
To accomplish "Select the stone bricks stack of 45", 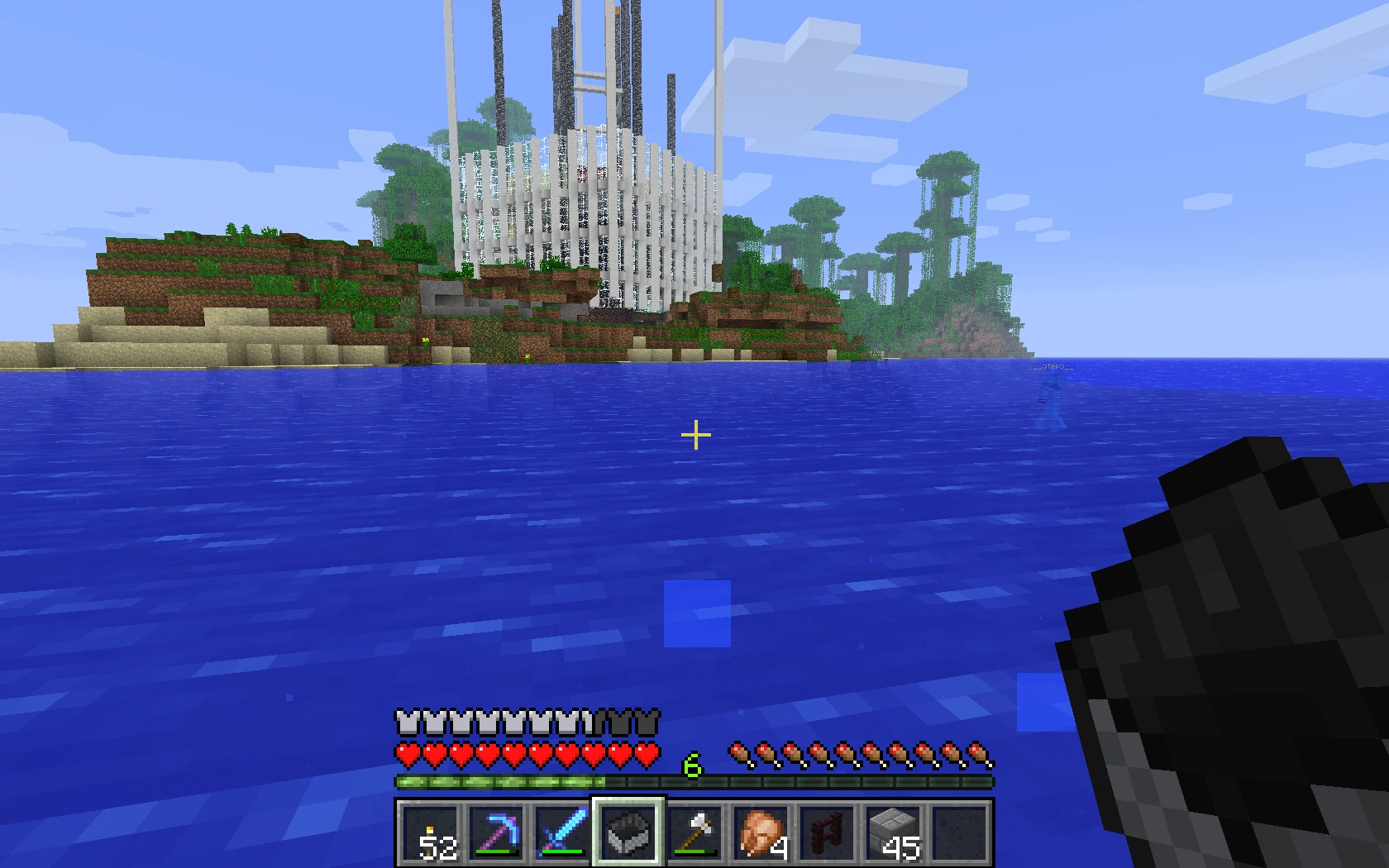I will (893, 832).
